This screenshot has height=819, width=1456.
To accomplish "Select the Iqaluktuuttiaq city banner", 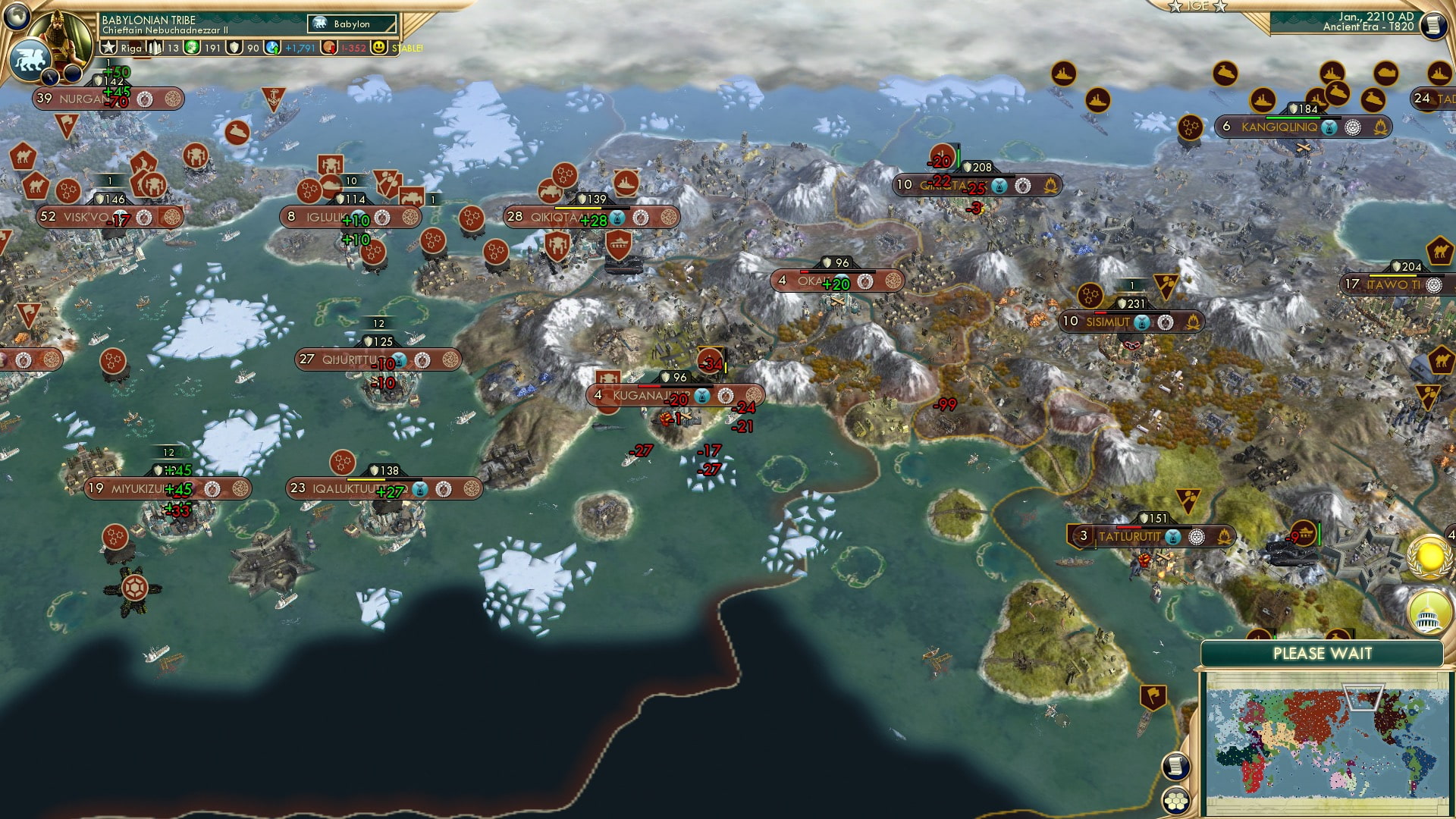I will [349, 489].
